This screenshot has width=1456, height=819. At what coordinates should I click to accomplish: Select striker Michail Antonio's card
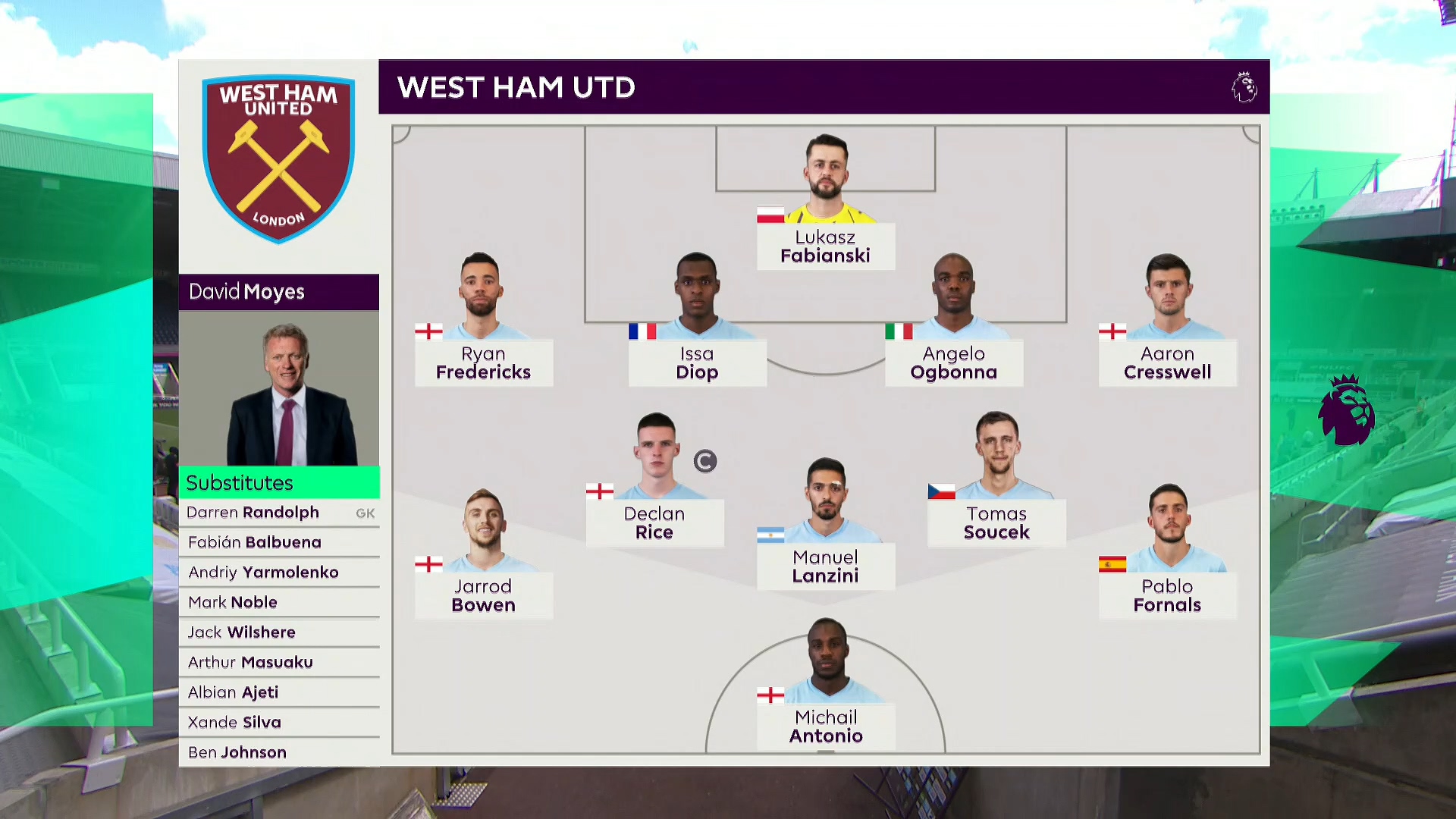coord(825,726)
